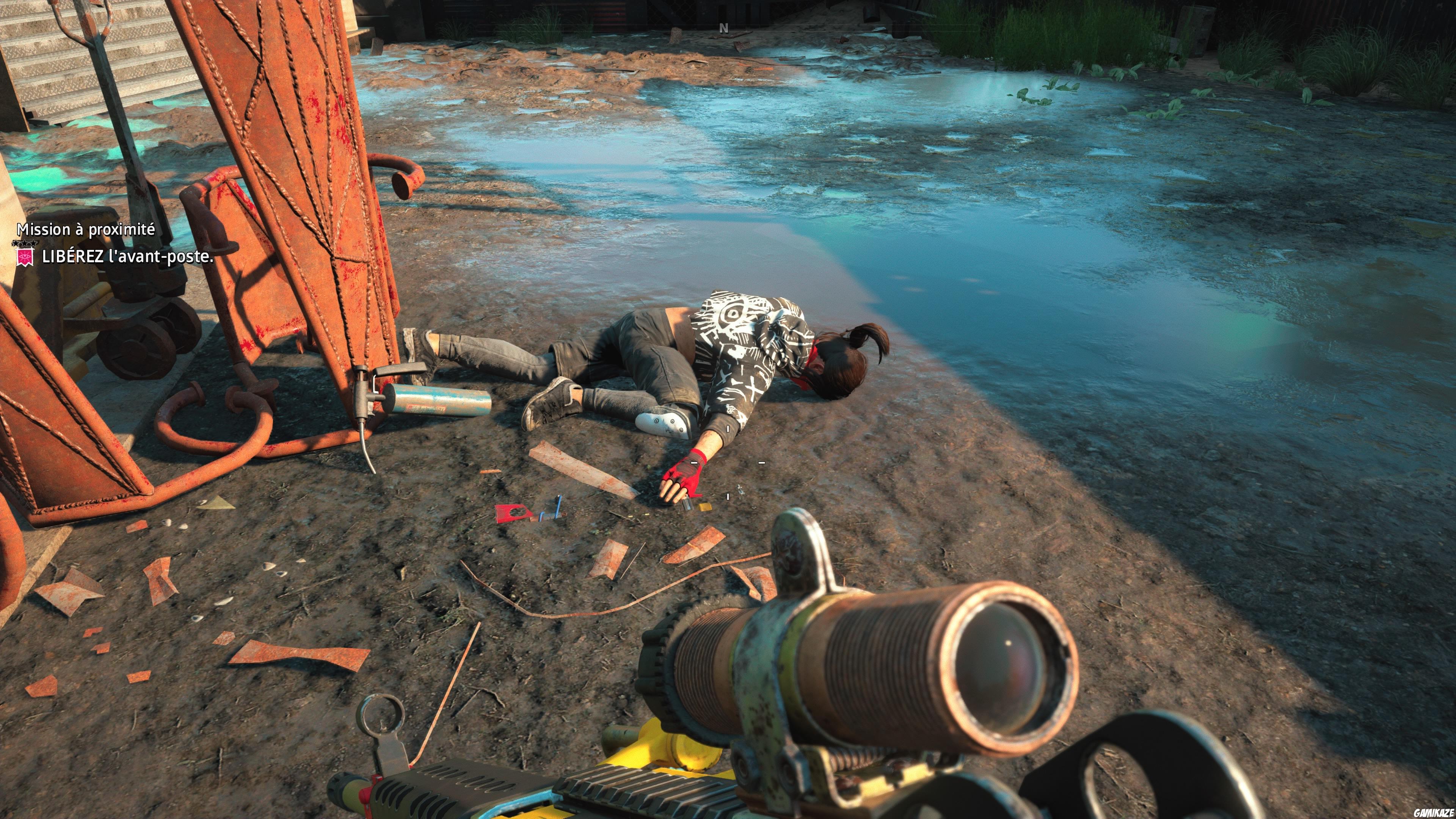Click the right crosshair bracket marker
This screenshot has width=1456, height=819.
pyautogui.click(x=761, y=462)
